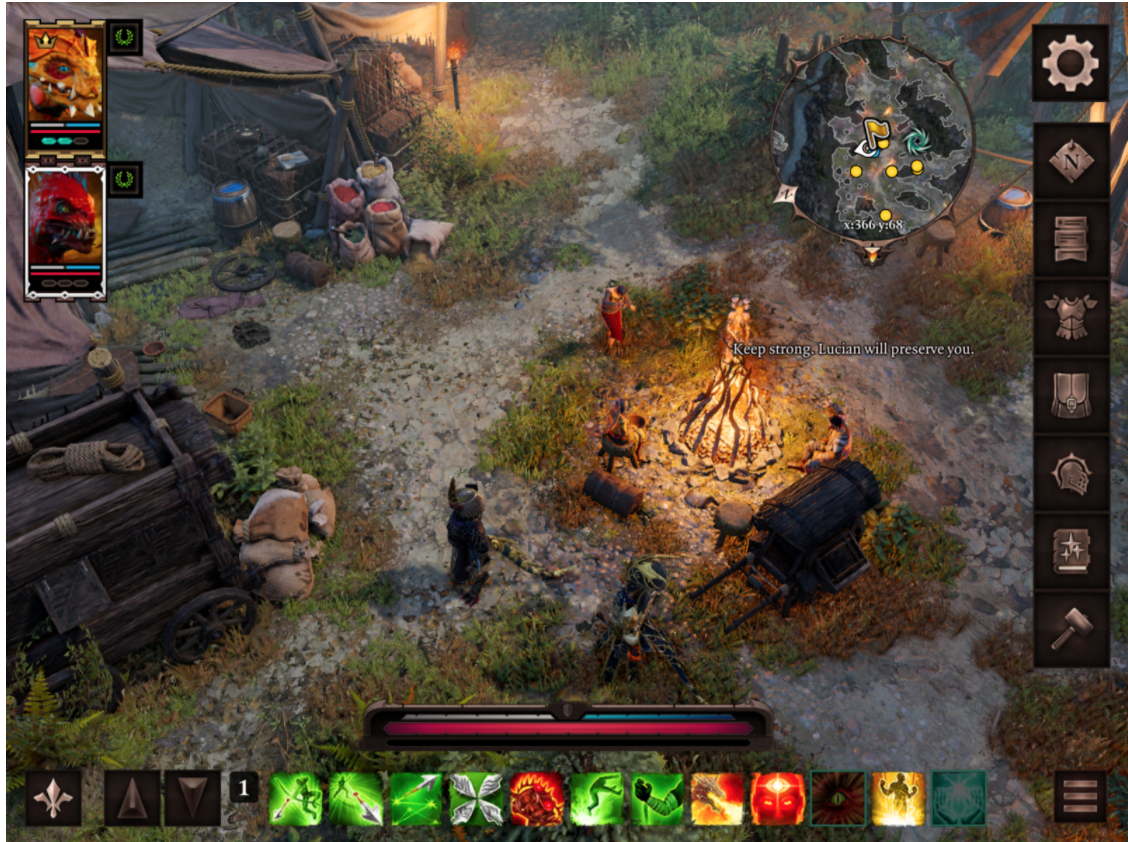1128x842 pixels.
Task: Click the circular minimap
Action: point(872,138)
